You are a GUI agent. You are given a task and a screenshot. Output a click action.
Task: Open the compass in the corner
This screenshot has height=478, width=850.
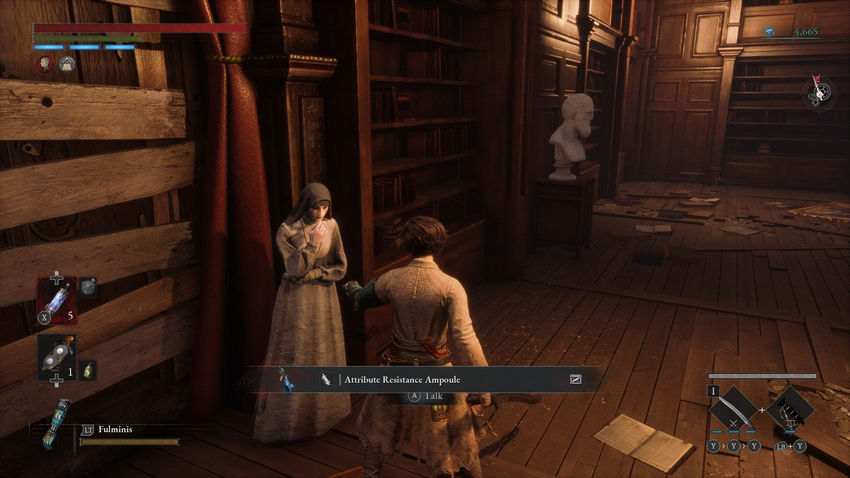(819, 92)
